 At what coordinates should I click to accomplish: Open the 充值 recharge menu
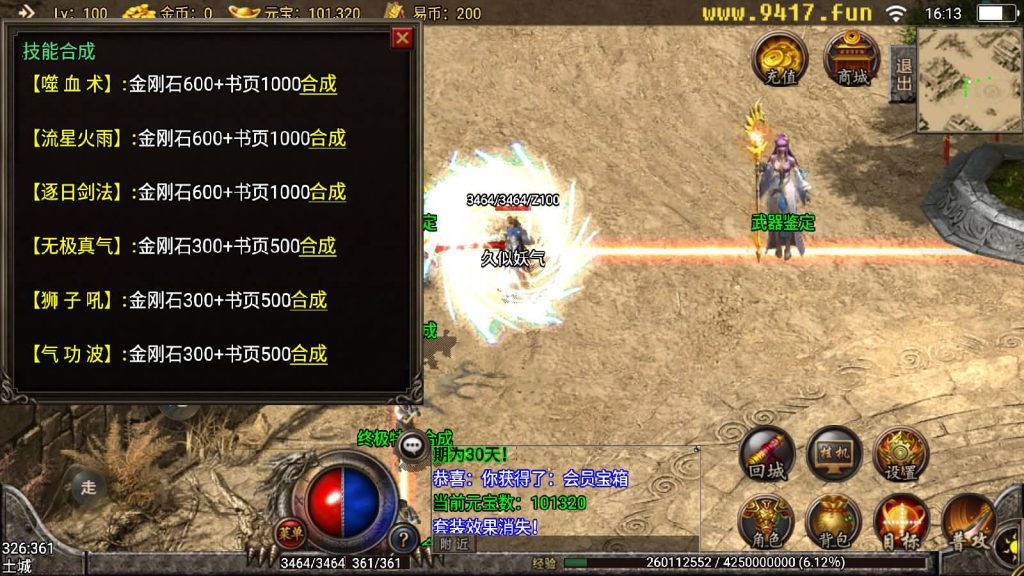coord(780,58)
